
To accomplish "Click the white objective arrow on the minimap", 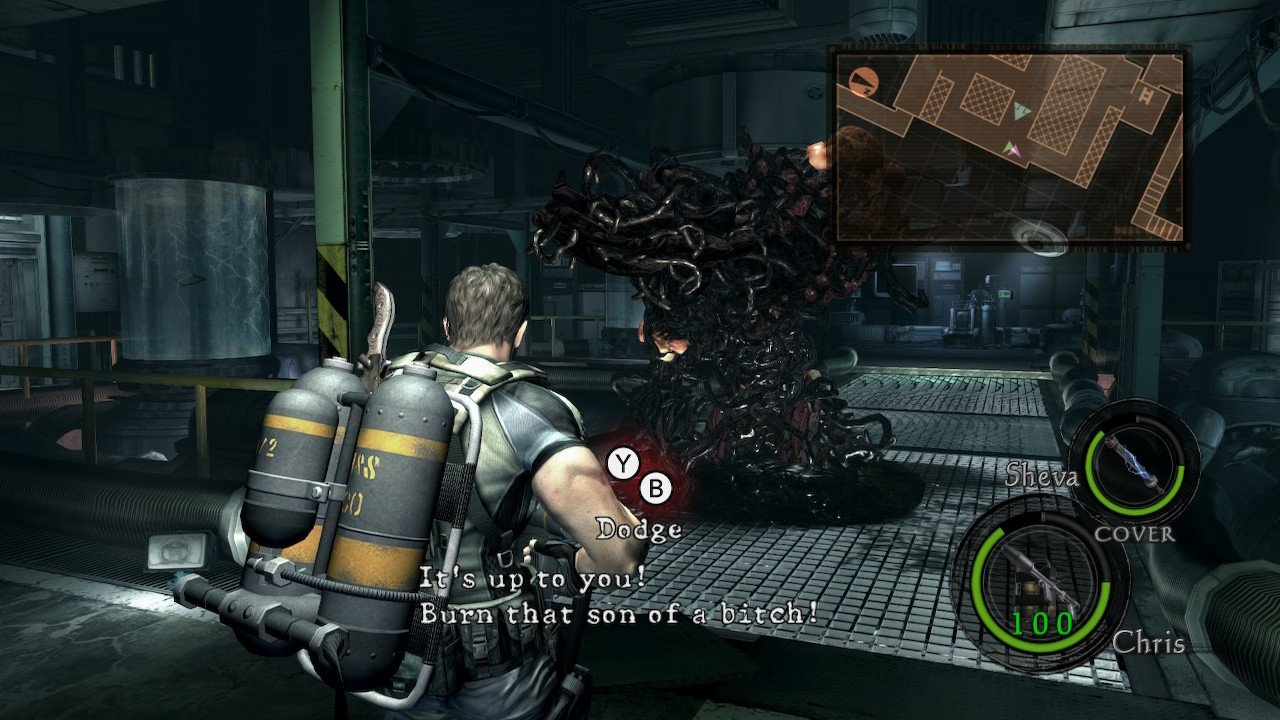I will [1020, 111].
